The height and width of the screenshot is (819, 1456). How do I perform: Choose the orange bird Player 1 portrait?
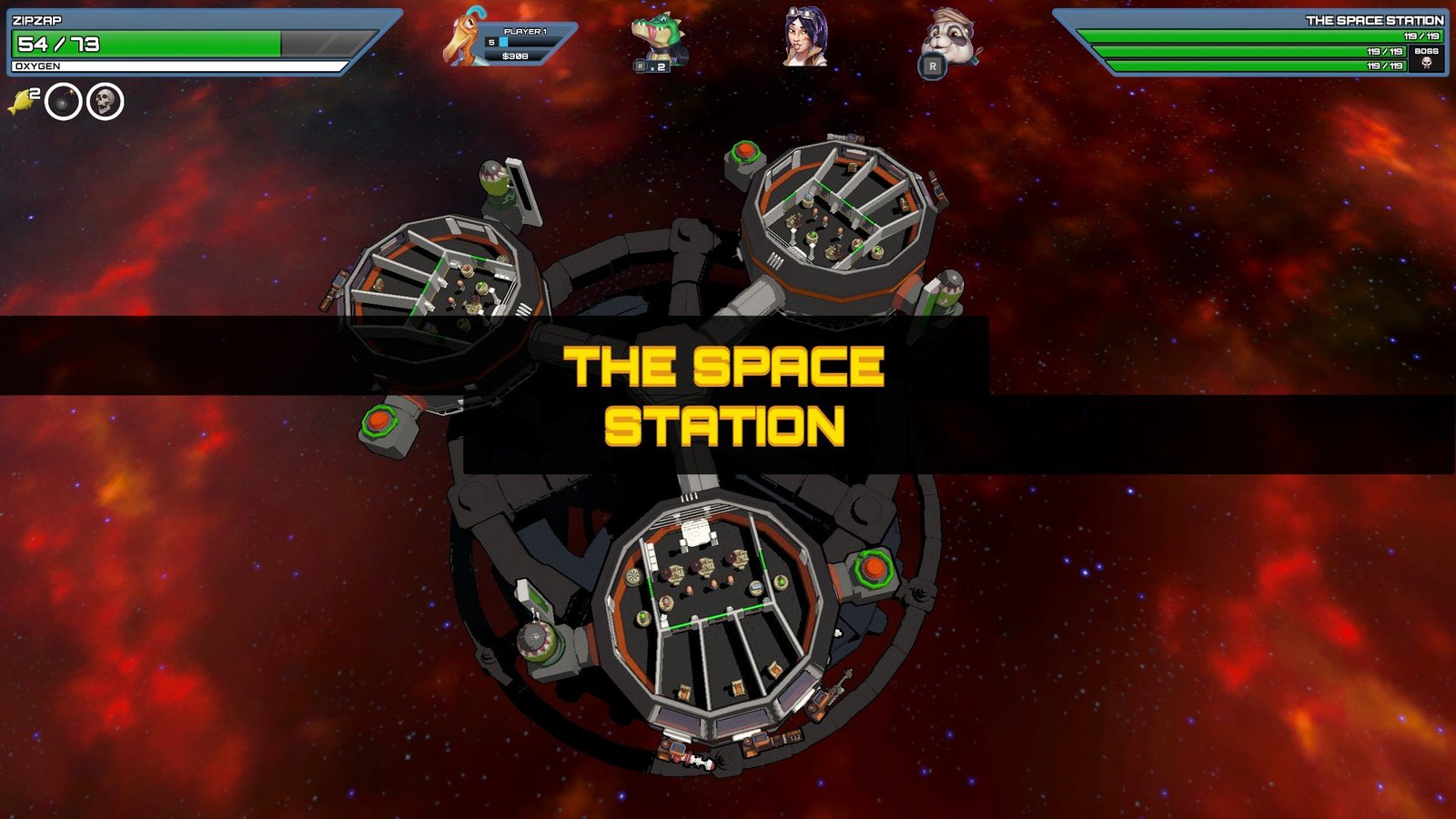coord(465,38)
